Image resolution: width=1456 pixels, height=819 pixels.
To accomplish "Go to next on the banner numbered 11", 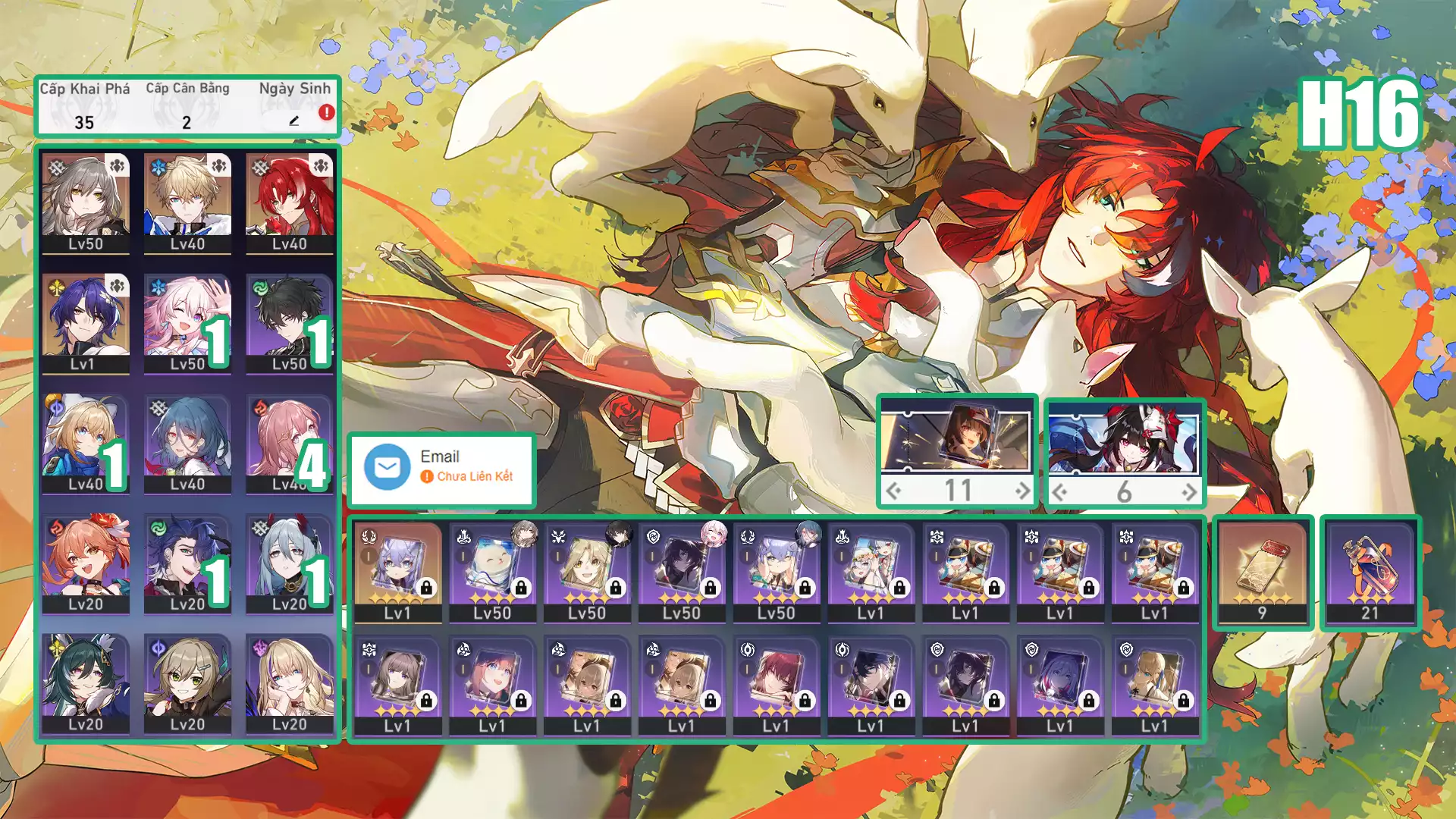I will click(x=1022, y=491).
